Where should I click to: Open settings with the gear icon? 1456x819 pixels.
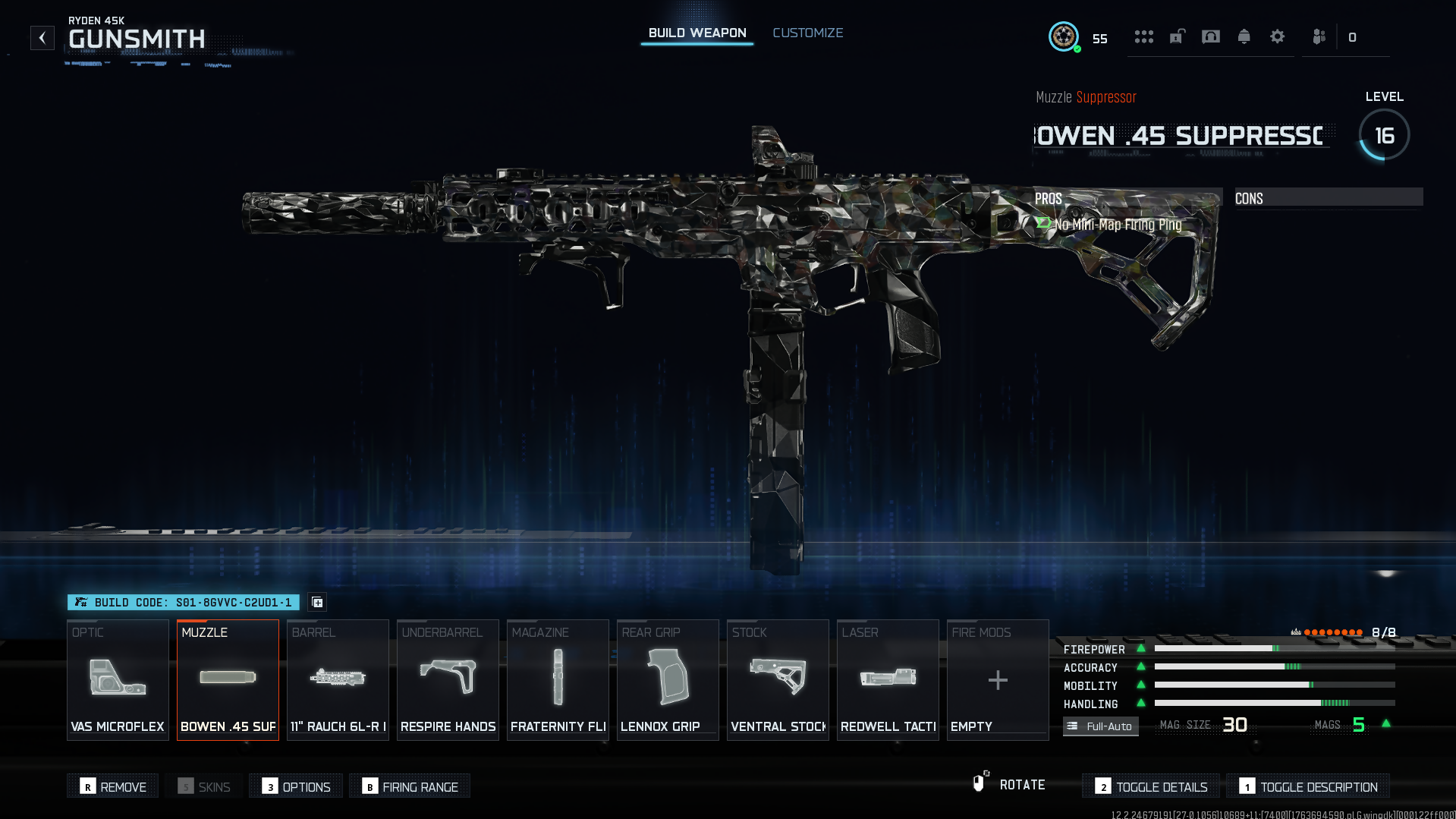[1277, 36]
